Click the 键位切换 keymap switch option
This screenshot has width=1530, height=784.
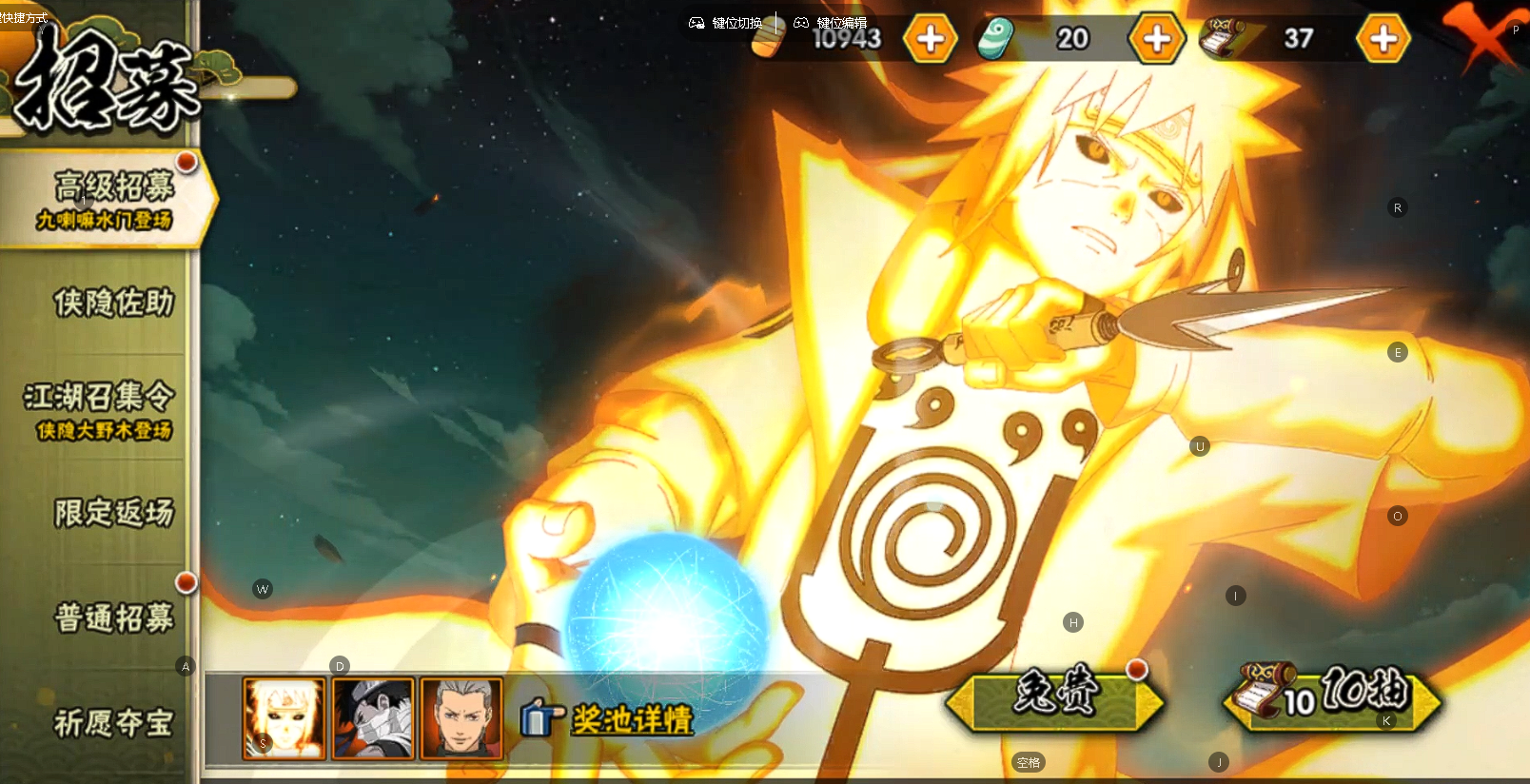point(726,23)
